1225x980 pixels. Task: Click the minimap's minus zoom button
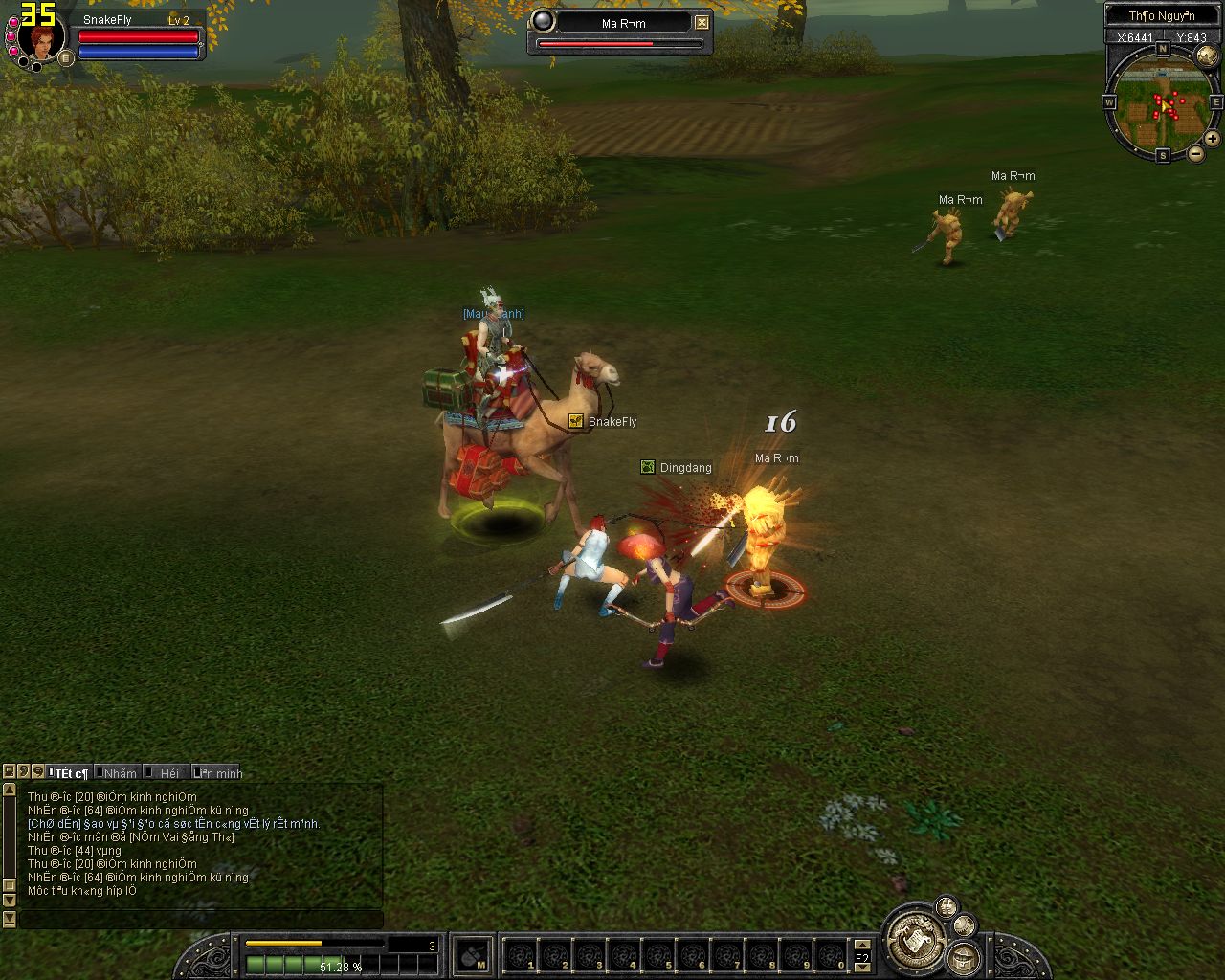point(1196,153)
